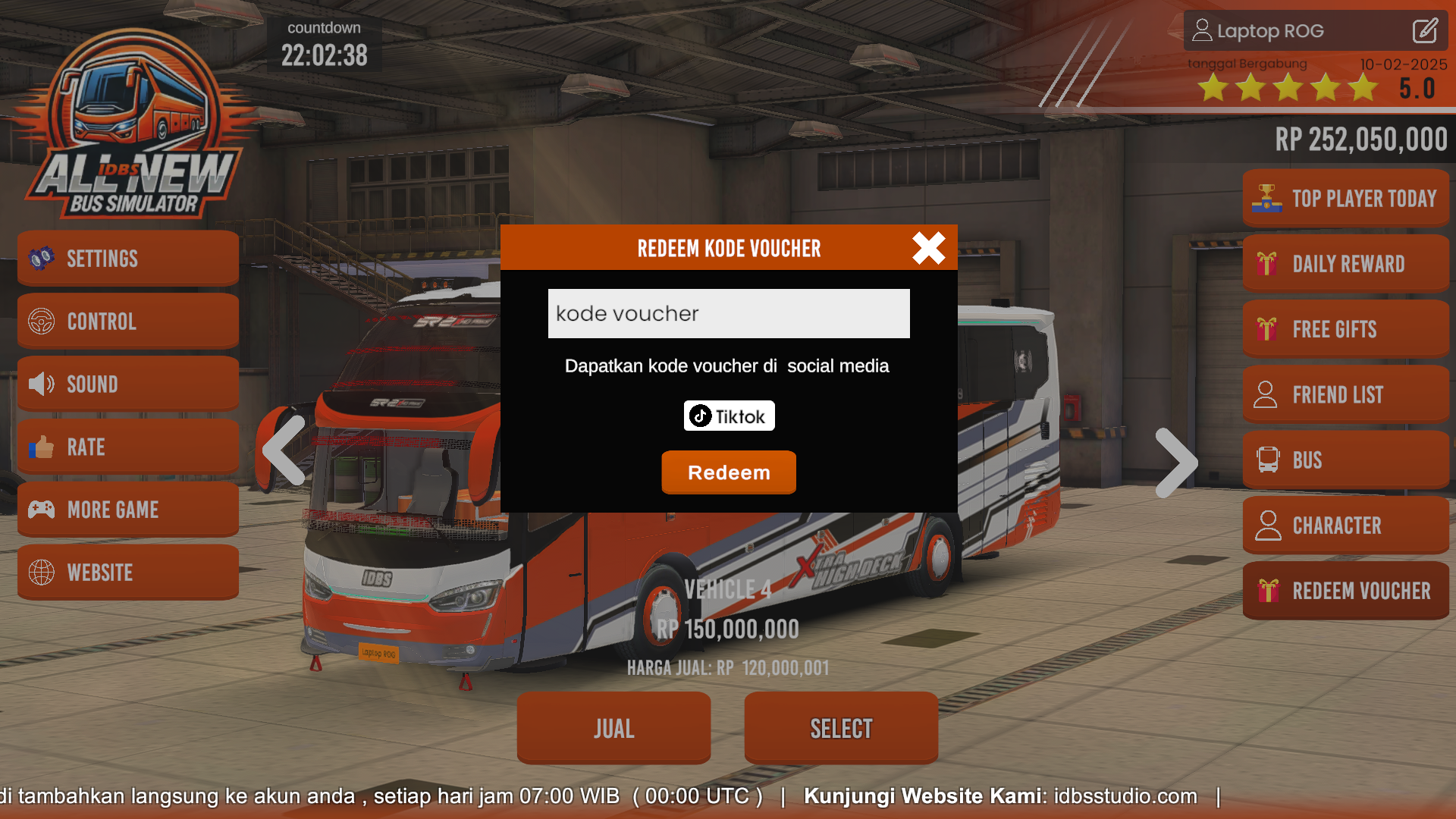Click the kode voucher input field
Viewport: 1456px width, 819px height.
728,313
